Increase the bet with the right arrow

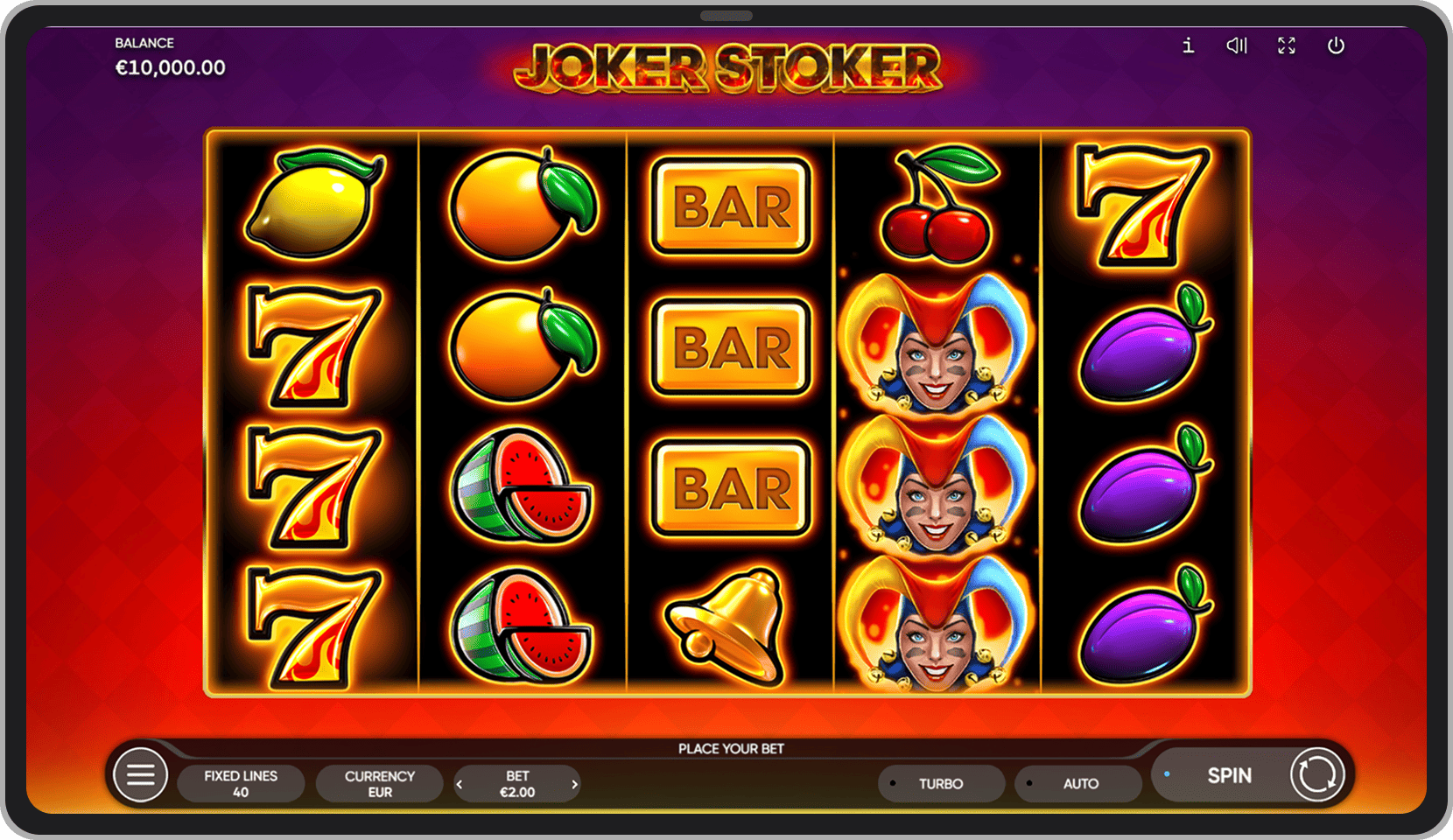(574, 784)
